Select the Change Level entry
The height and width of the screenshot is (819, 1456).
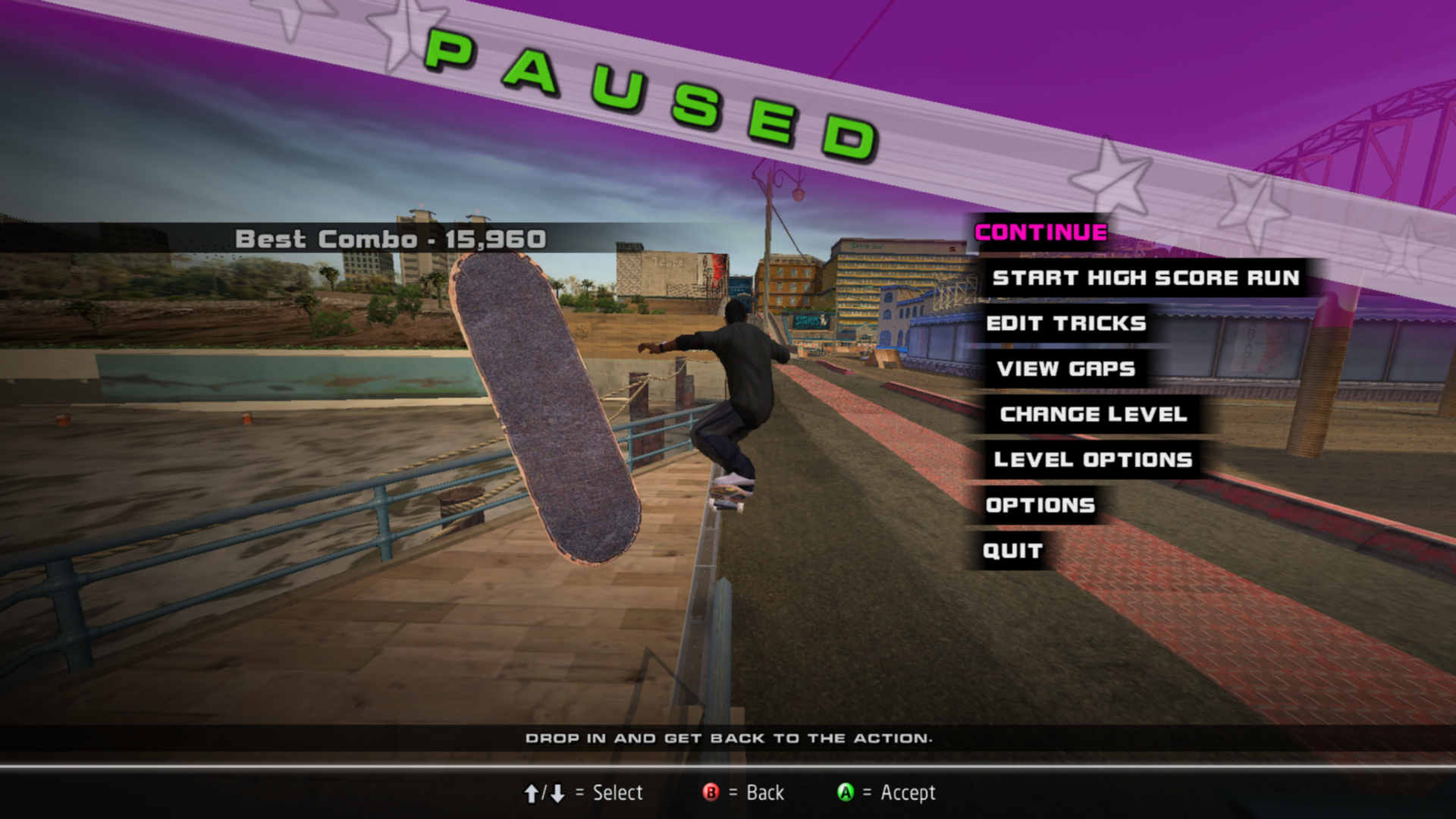1093,415
